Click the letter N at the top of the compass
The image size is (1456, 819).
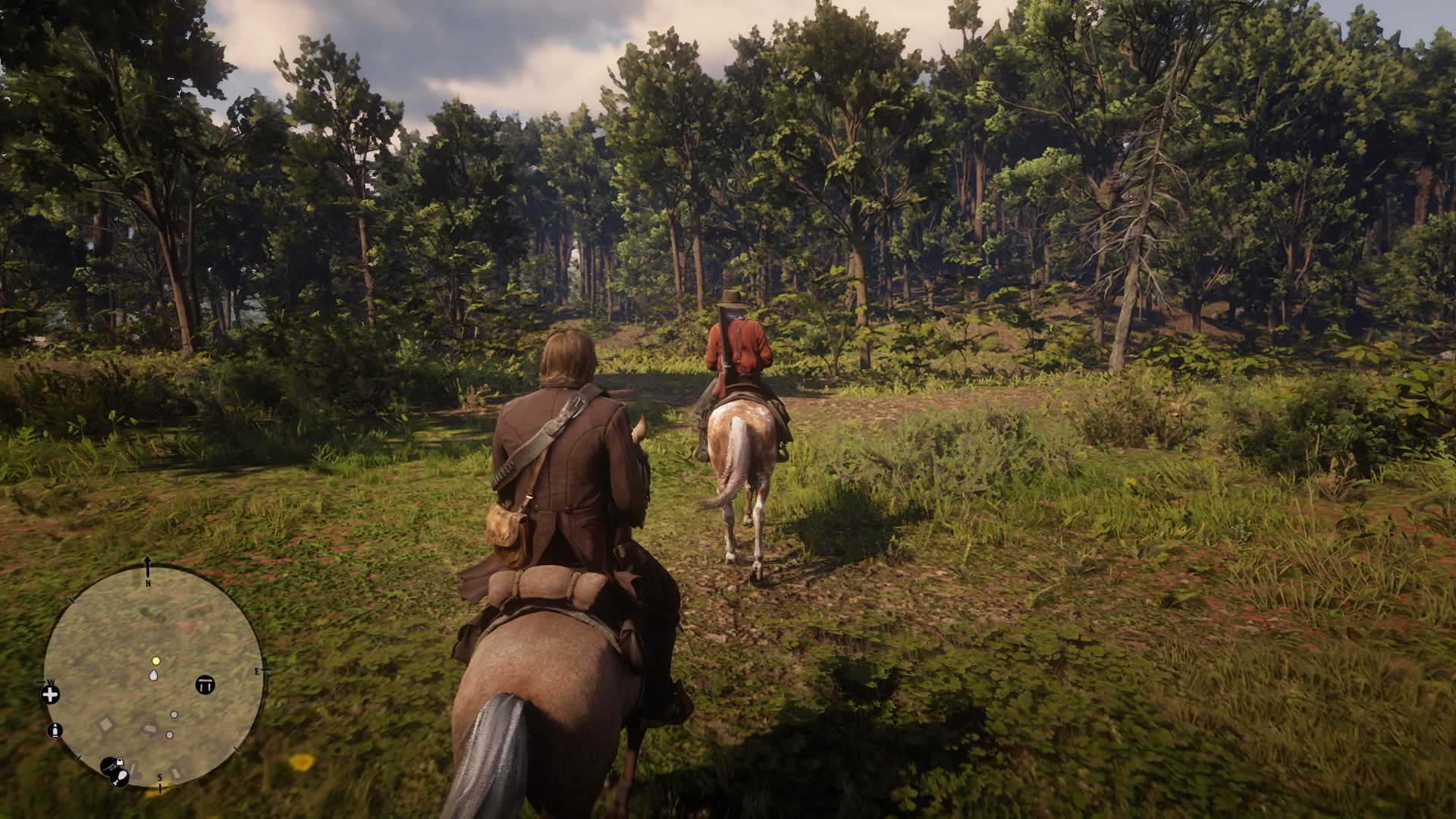147,584
